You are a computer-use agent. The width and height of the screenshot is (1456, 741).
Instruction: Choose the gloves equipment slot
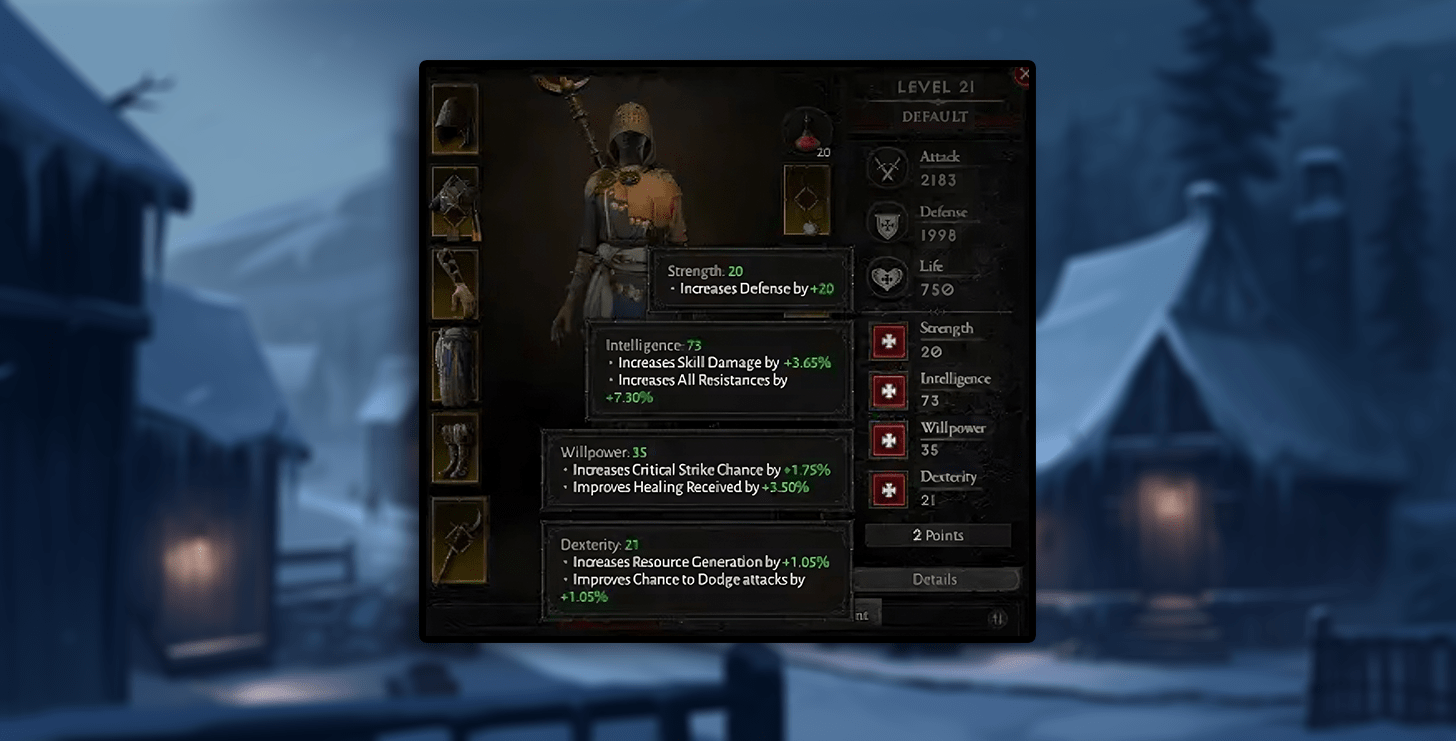tap(455, 283)
